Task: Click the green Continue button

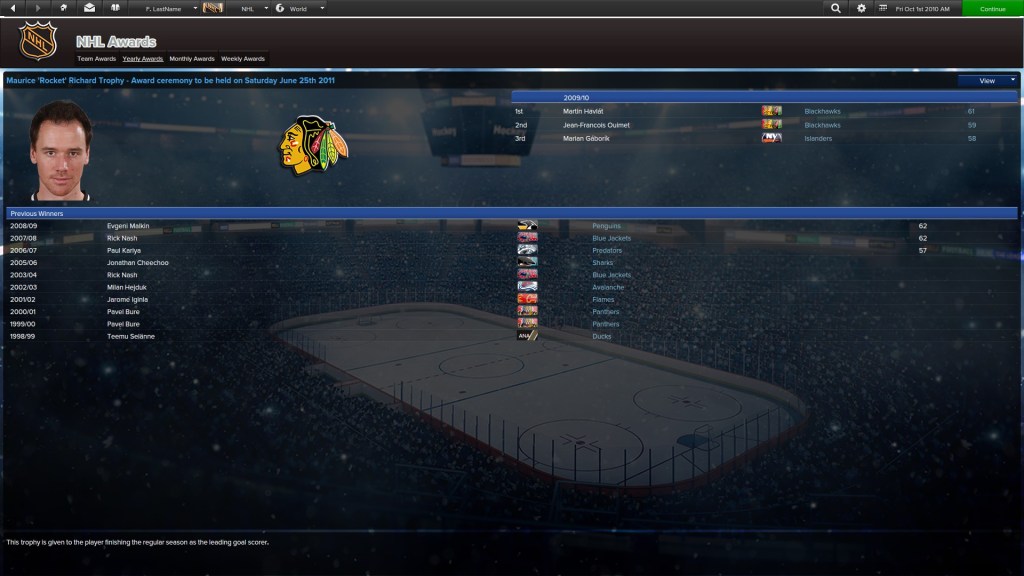Action: point(992,8)
